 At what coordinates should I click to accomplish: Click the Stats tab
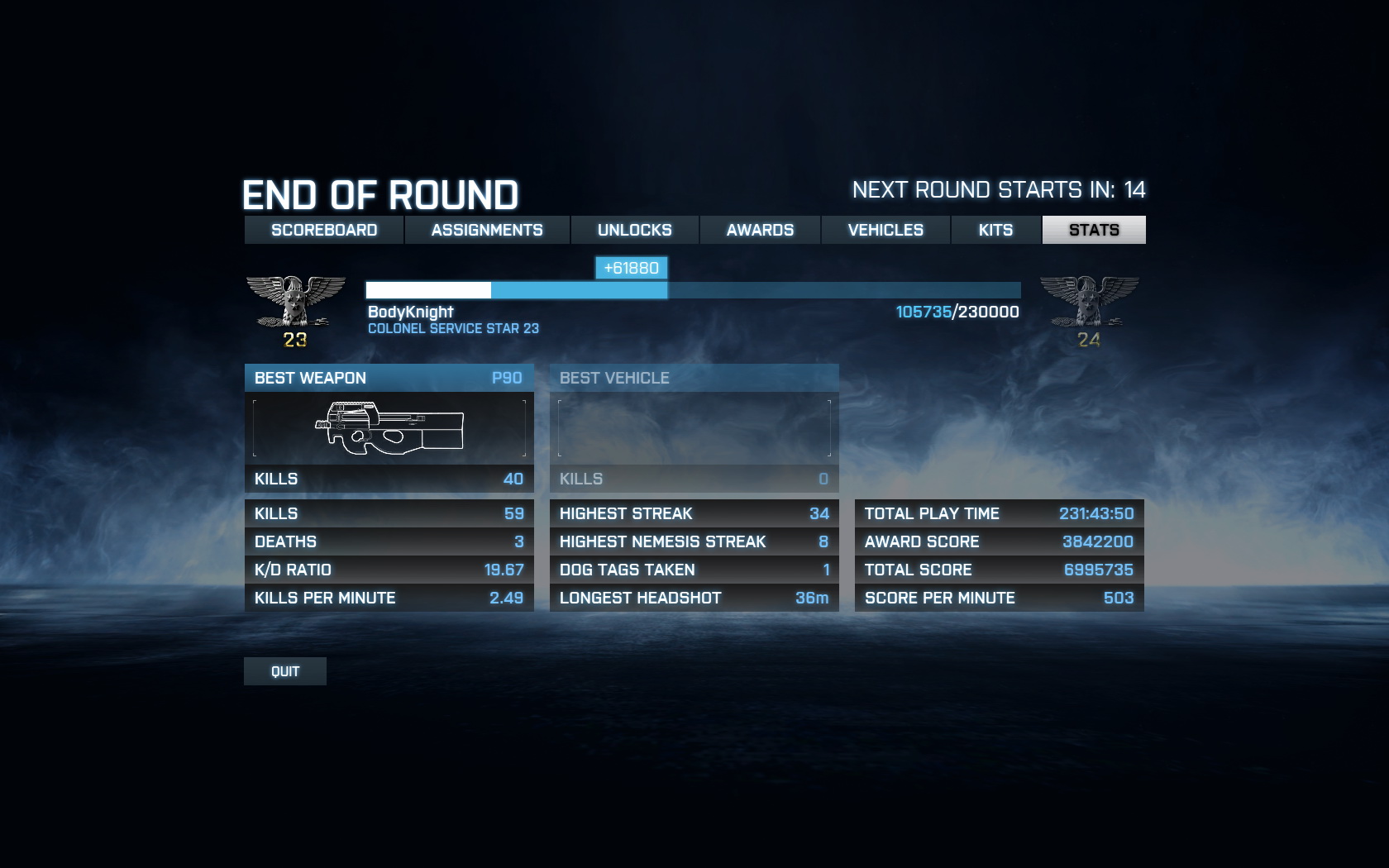pyautogui.click(x=1094, y=230)
